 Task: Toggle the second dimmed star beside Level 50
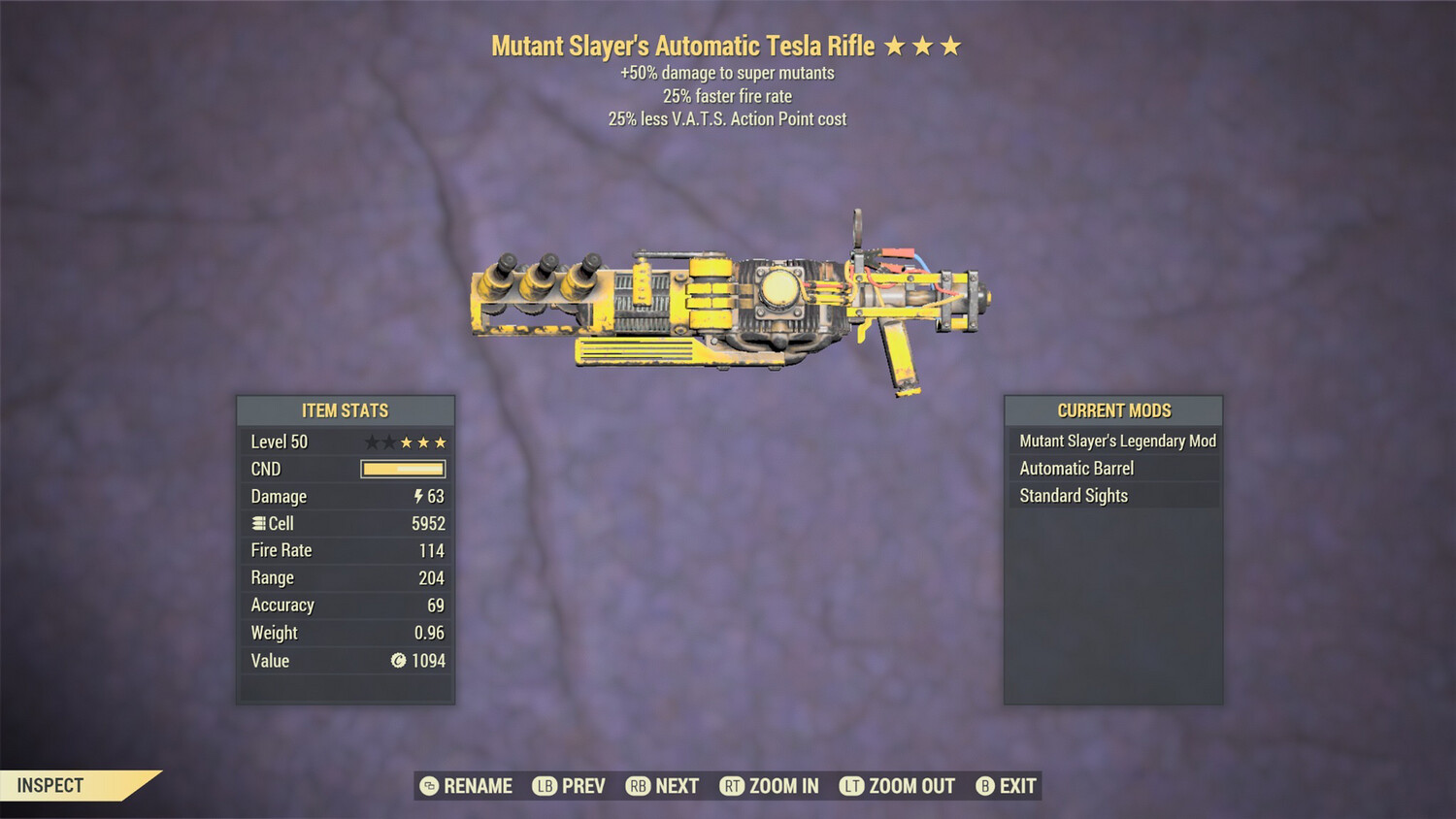[x=387, y=442]
